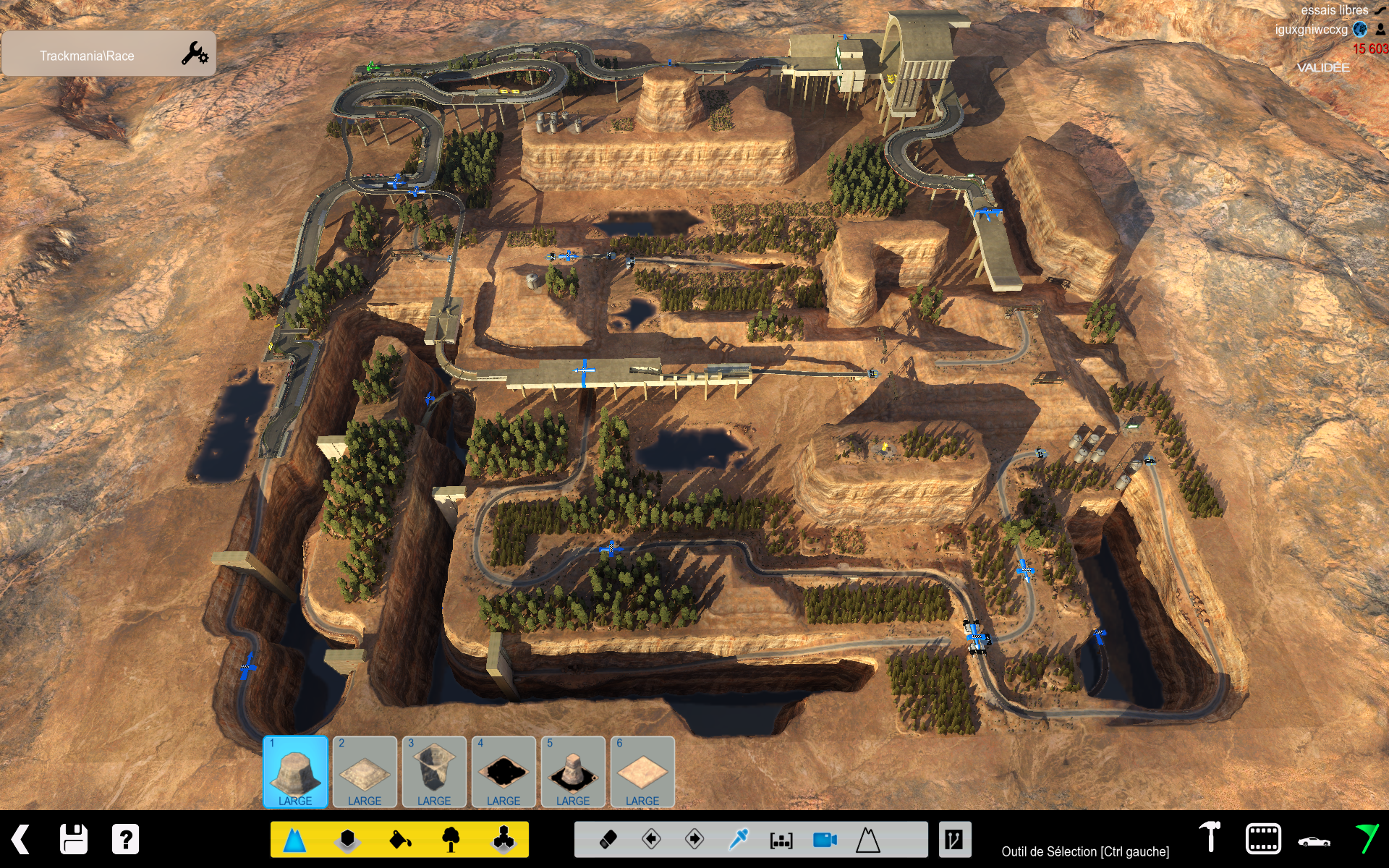Screen dimensions: 1389x868
Task: Select the large raised cliff terrain block
Action: point(295,772)
